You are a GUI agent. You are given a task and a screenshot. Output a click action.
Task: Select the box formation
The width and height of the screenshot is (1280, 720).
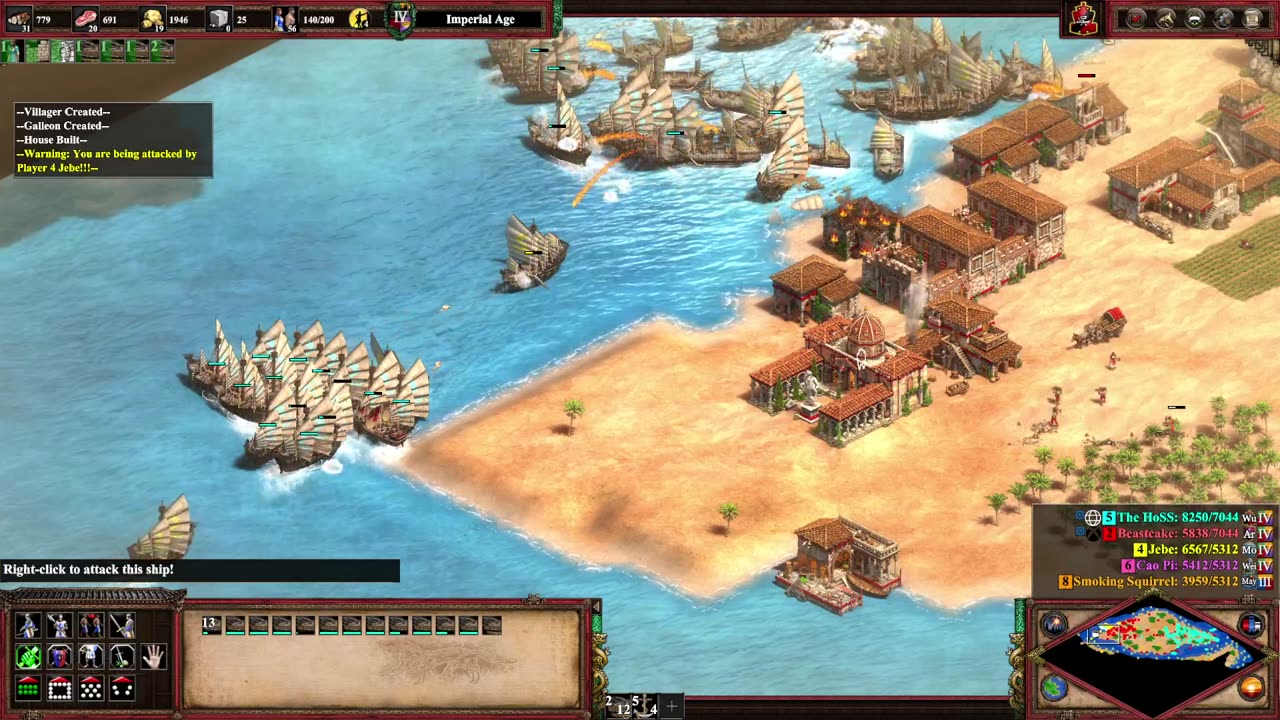[59, 688]
